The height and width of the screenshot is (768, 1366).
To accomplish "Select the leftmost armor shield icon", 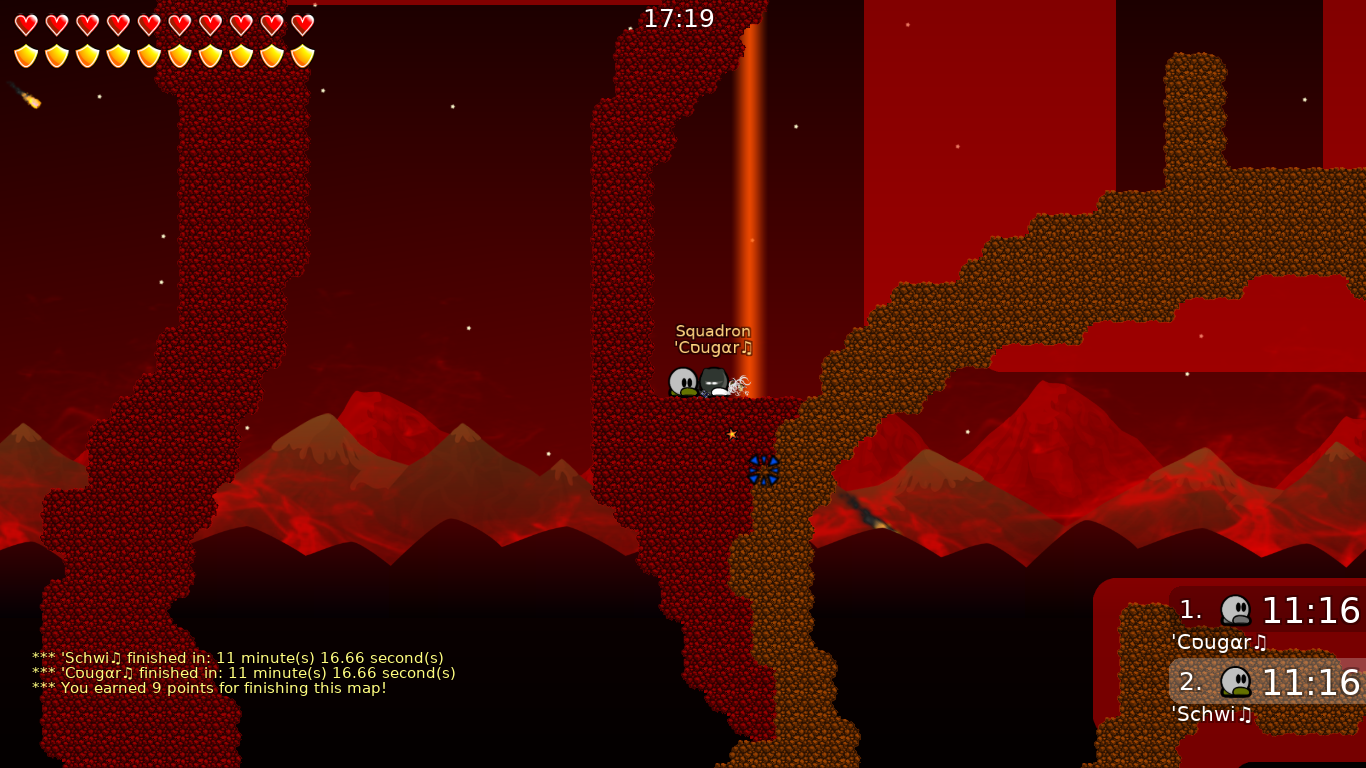I will [27, 55].
